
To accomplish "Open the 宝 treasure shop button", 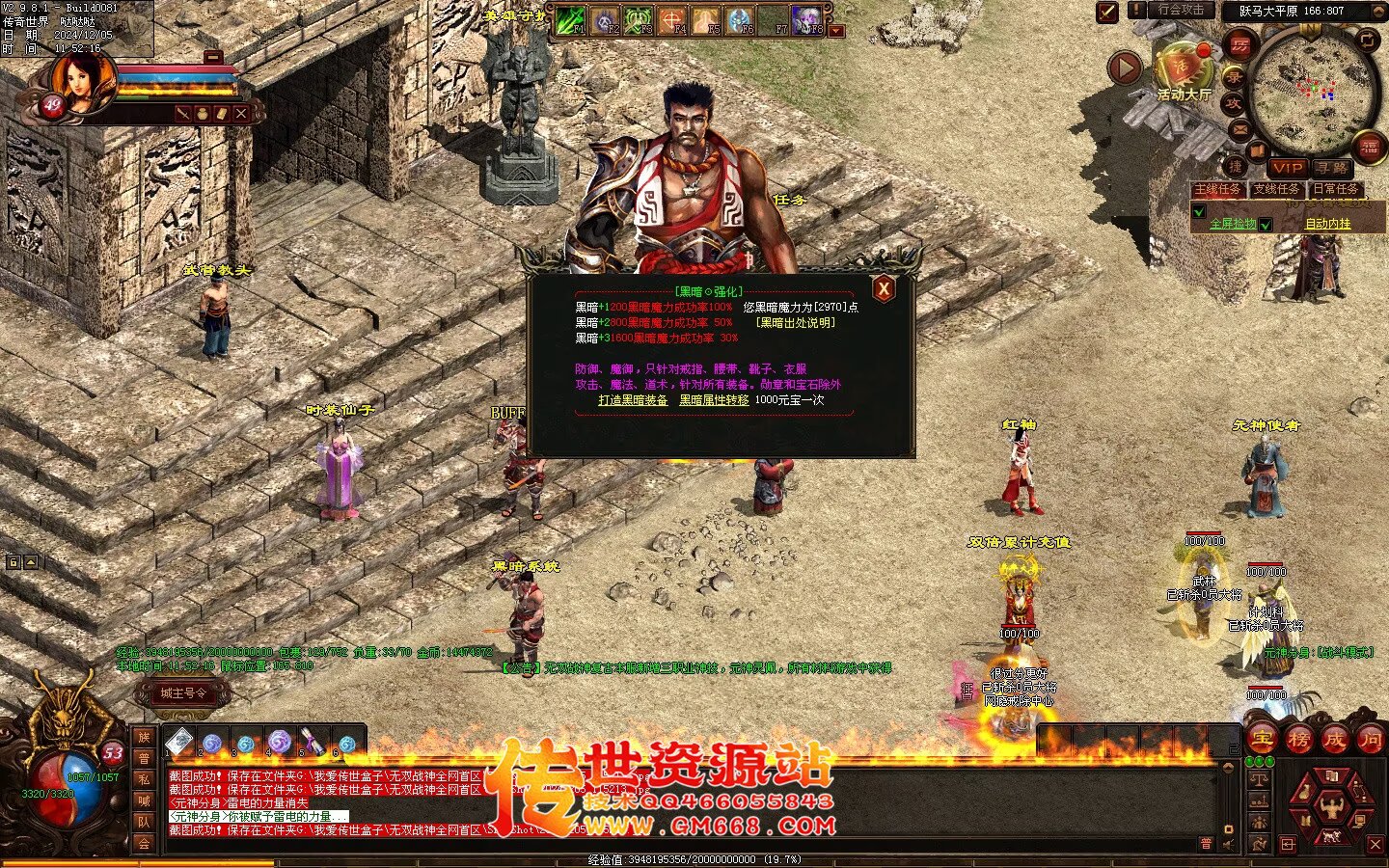I will (1263, 740).
